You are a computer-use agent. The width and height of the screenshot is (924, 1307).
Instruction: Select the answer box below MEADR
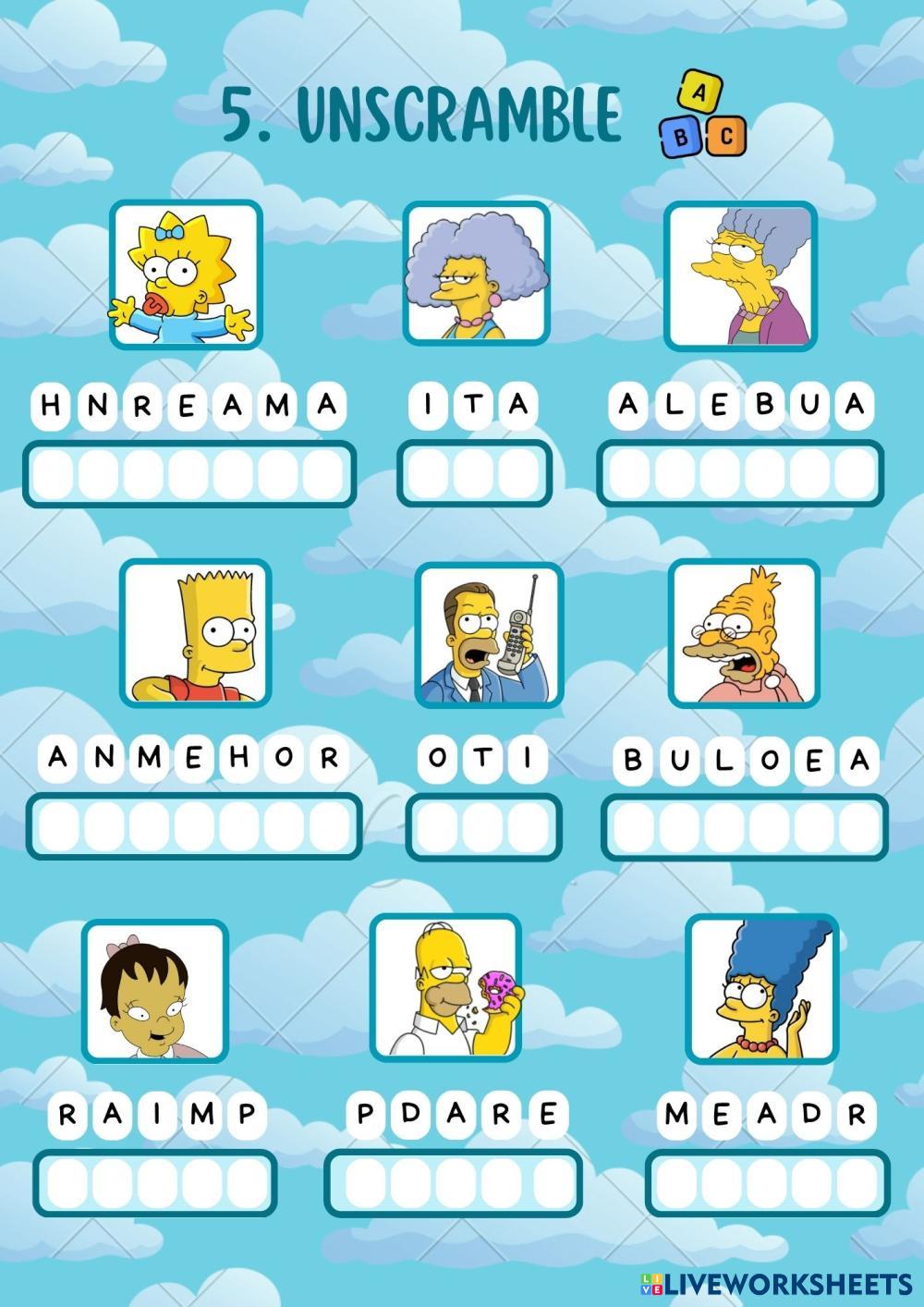coord(767,1183)
